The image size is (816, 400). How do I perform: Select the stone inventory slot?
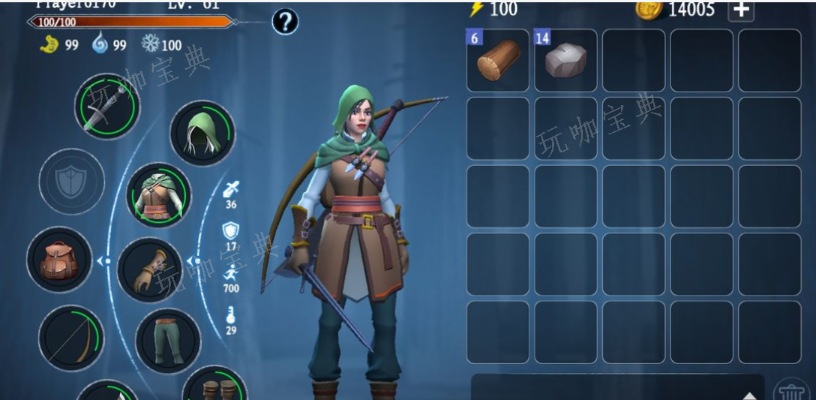pyautogui.click(x=565, y=61)
